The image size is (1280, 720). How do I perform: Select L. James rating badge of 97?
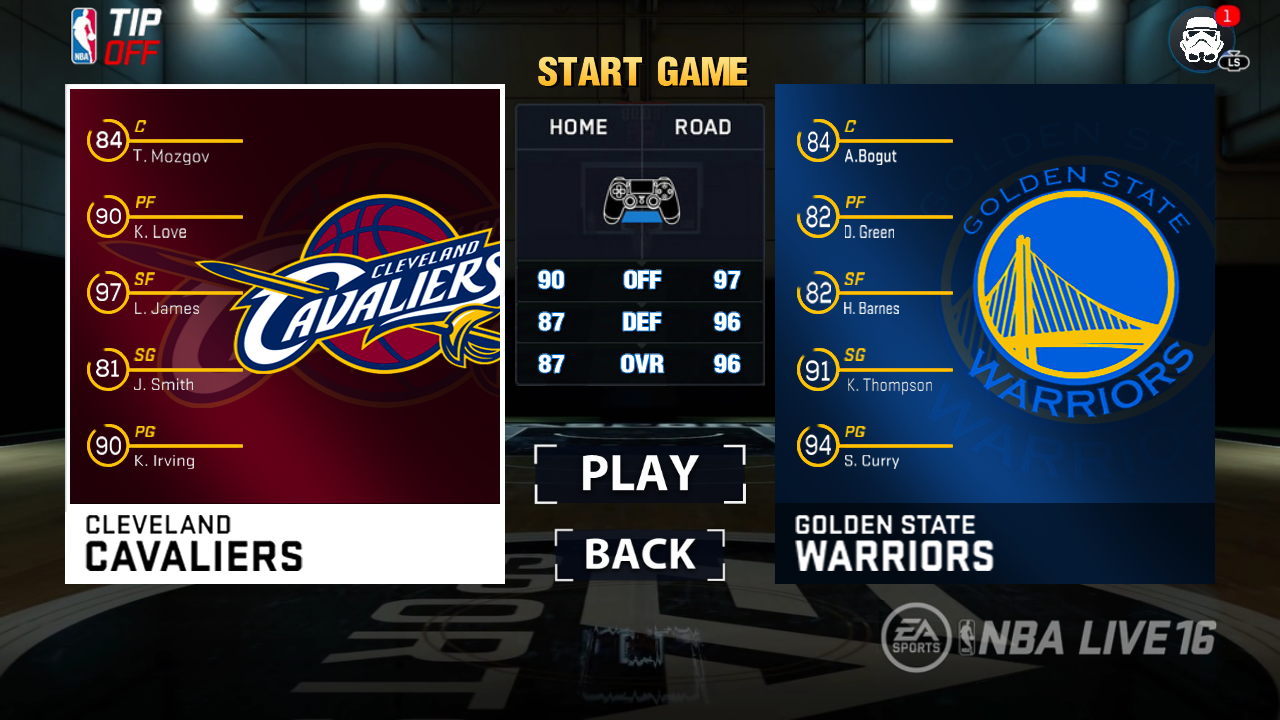point(107,292)
